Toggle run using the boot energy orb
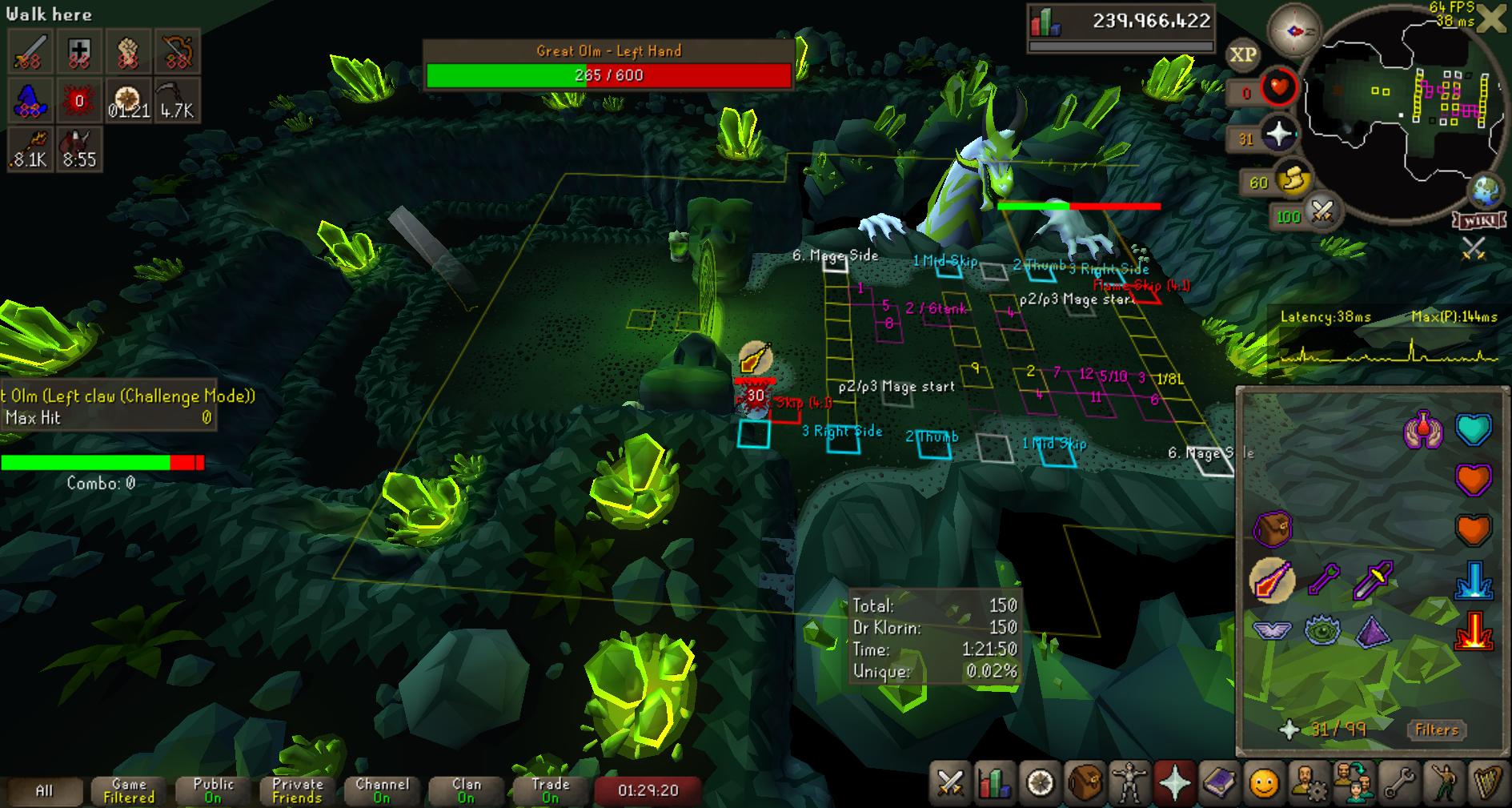Screen dimensions: 1512x808 (1293, 179)
